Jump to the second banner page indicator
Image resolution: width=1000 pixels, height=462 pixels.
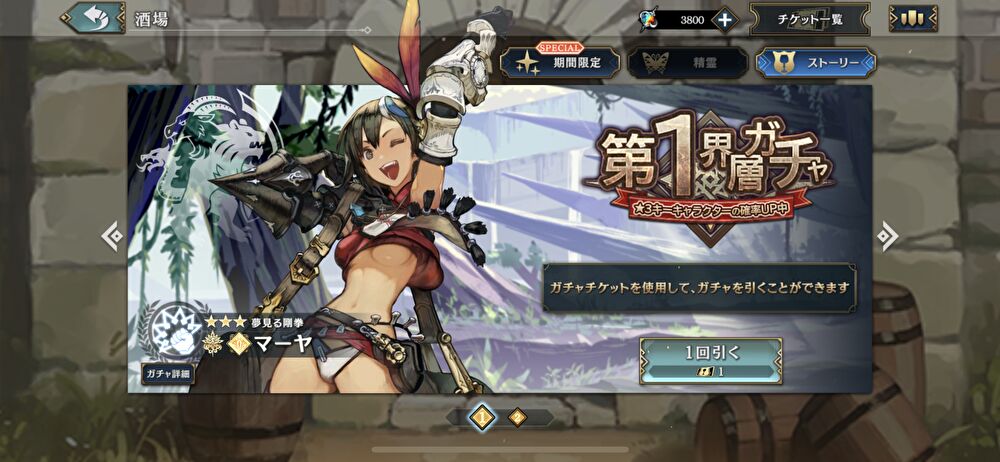click(517, 417)
